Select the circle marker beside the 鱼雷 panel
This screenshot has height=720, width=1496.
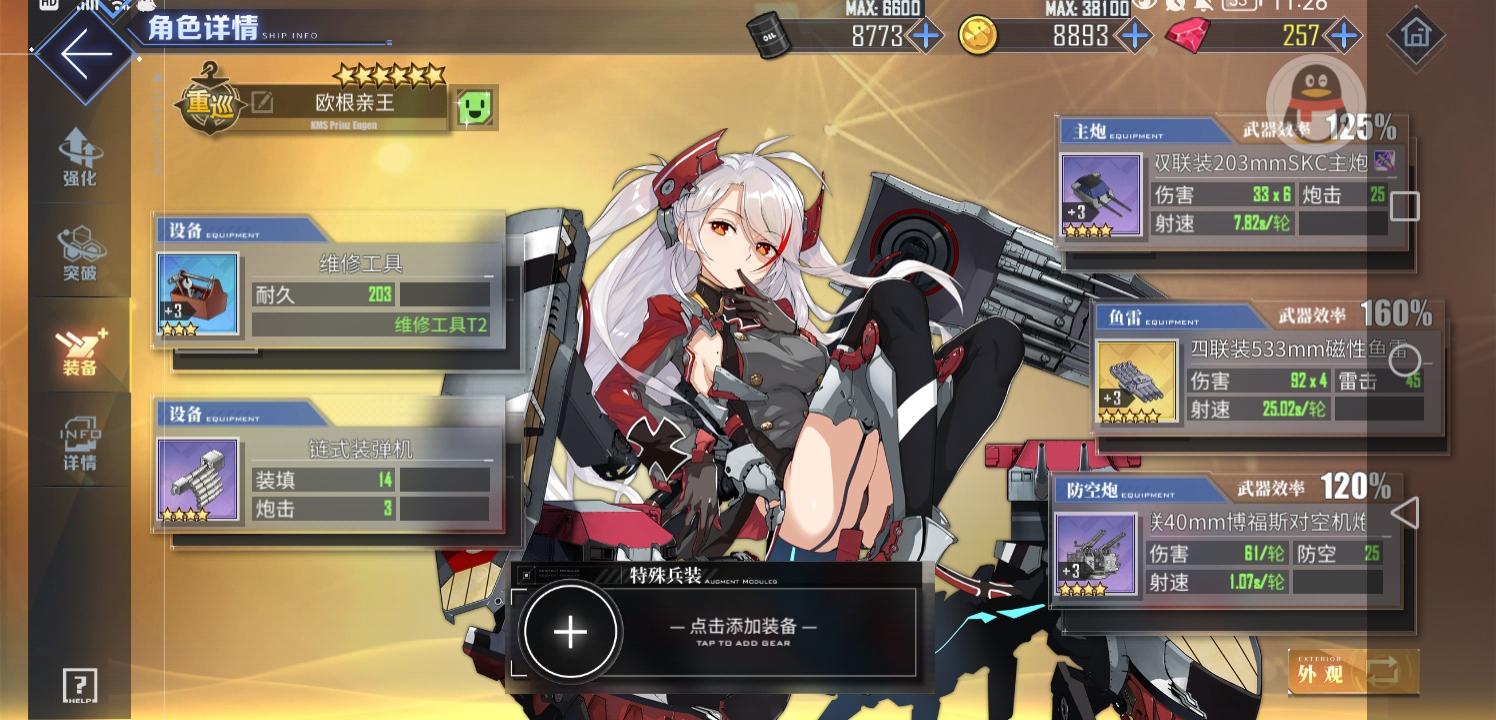1404,359
